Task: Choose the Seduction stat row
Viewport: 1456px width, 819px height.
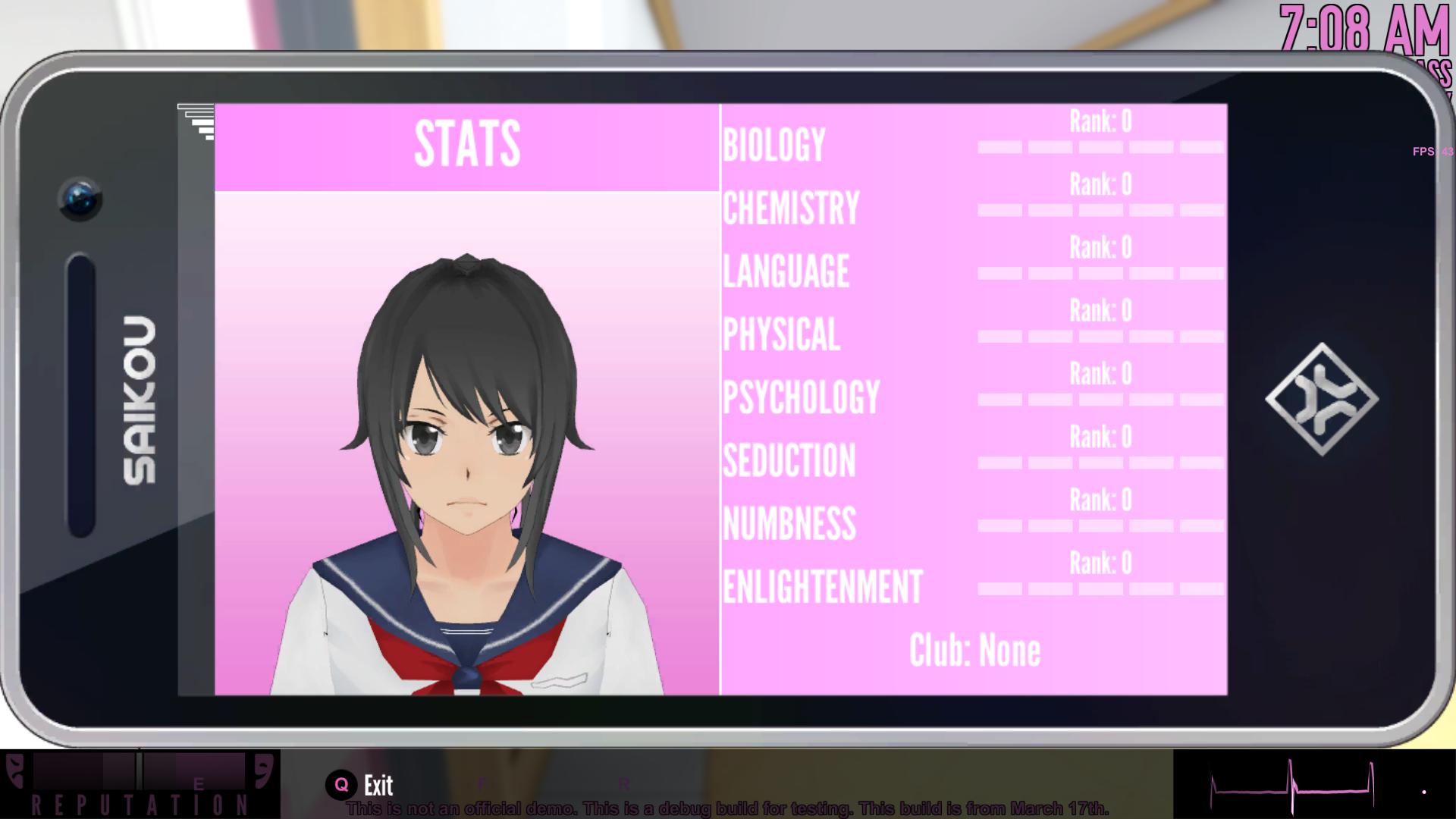Action: pos(789,460)
